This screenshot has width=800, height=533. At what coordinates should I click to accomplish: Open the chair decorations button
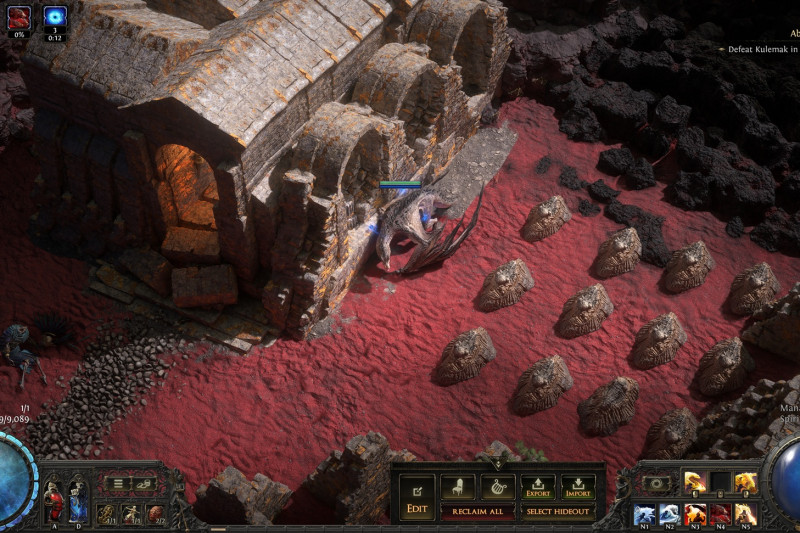coord(458,486)
